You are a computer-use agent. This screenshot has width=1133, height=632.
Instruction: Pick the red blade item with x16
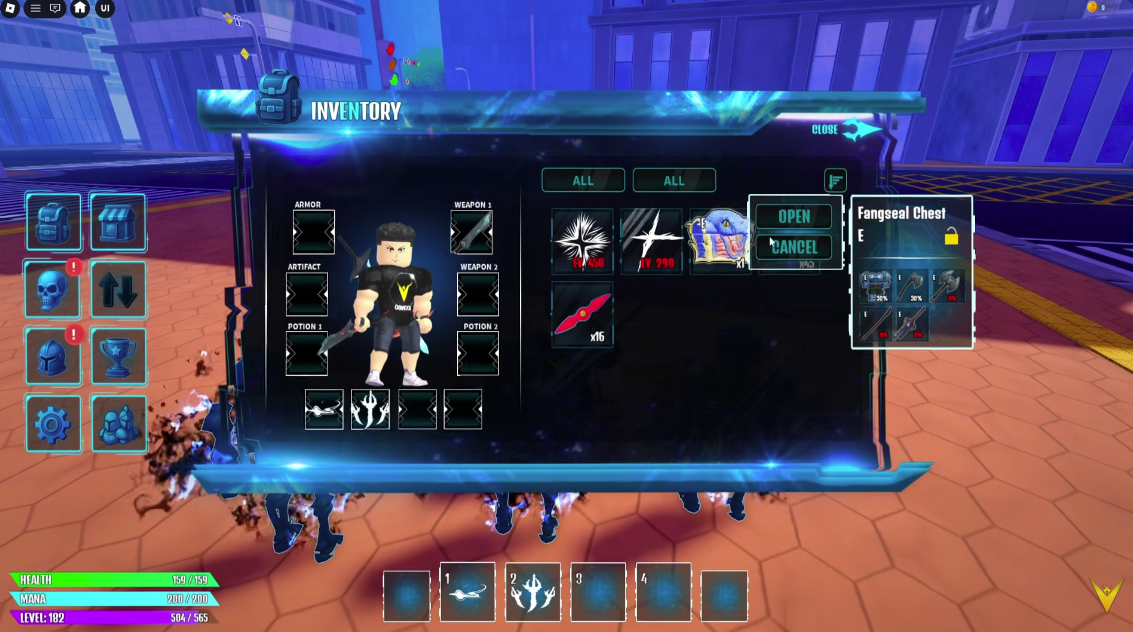pos(582,314)
